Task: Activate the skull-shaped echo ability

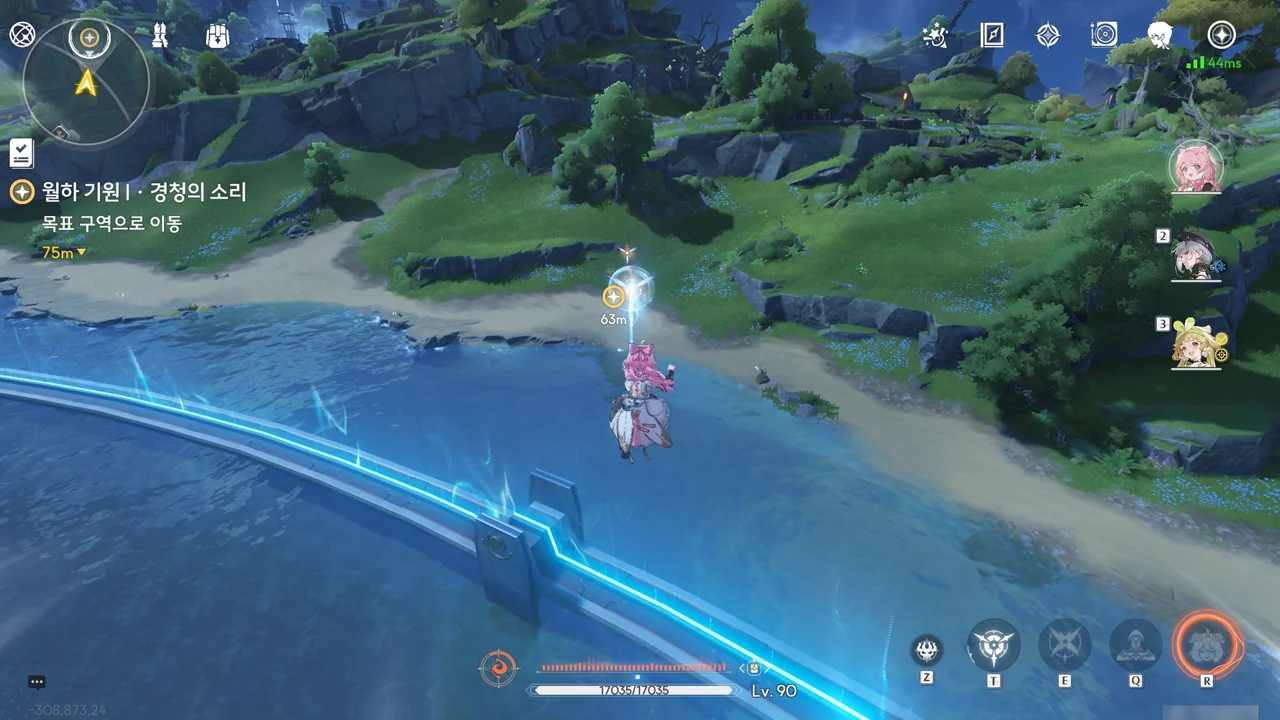Action: tap(927, 650)
